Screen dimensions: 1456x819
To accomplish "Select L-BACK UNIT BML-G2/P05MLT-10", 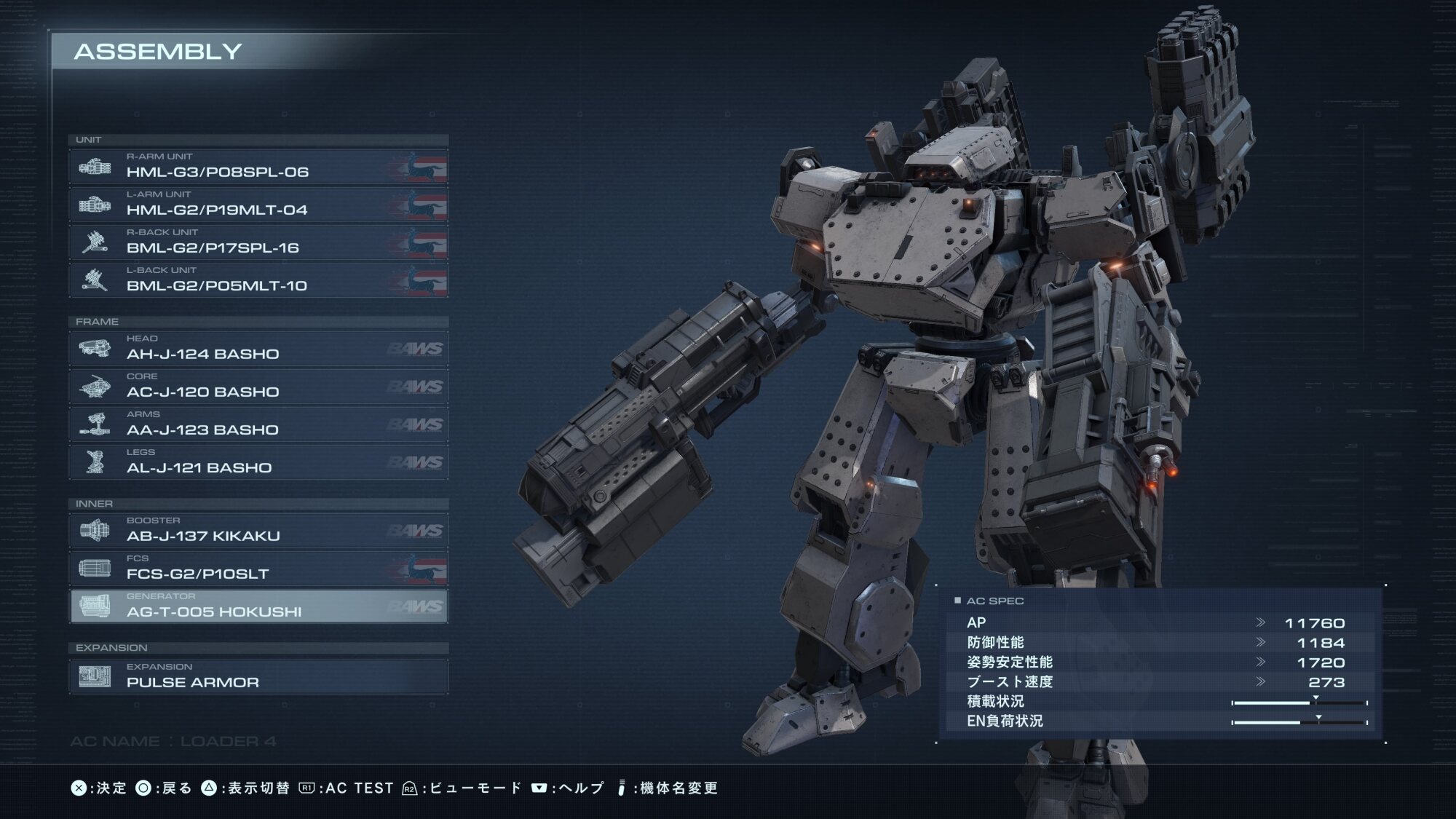I will 258,280.
